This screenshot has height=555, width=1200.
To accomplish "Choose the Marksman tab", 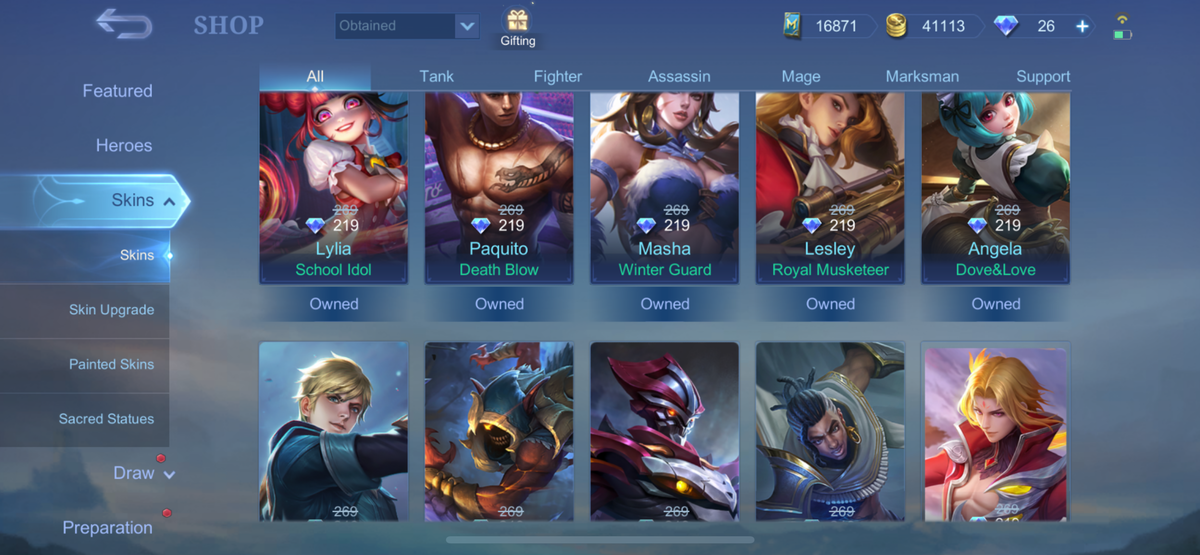I will 922,76.
